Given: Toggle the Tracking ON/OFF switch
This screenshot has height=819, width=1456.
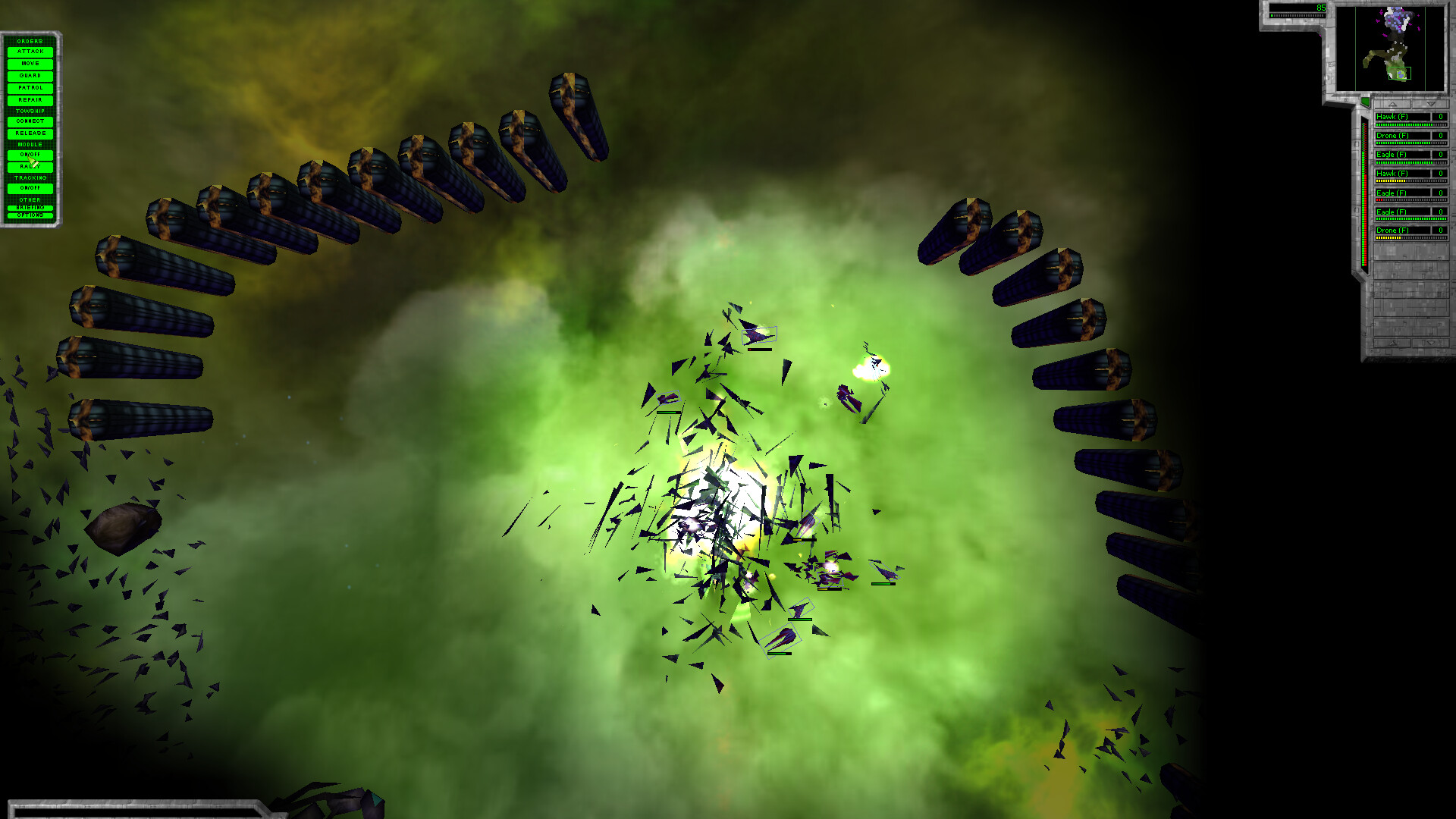Looking at the screenshot, I should pos(30,187).
